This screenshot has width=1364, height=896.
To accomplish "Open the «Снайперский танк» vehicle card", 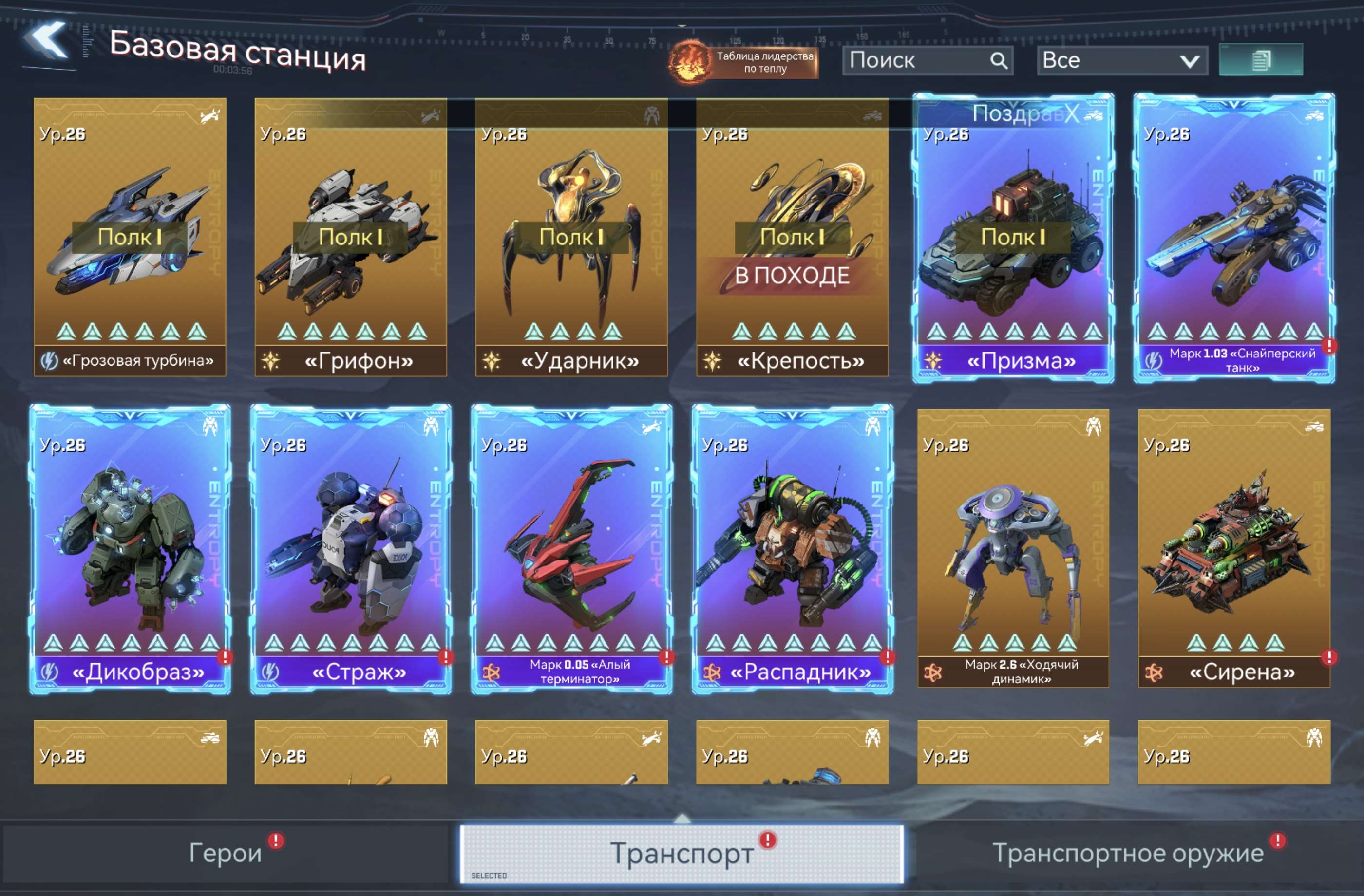I will (1234, 237).
